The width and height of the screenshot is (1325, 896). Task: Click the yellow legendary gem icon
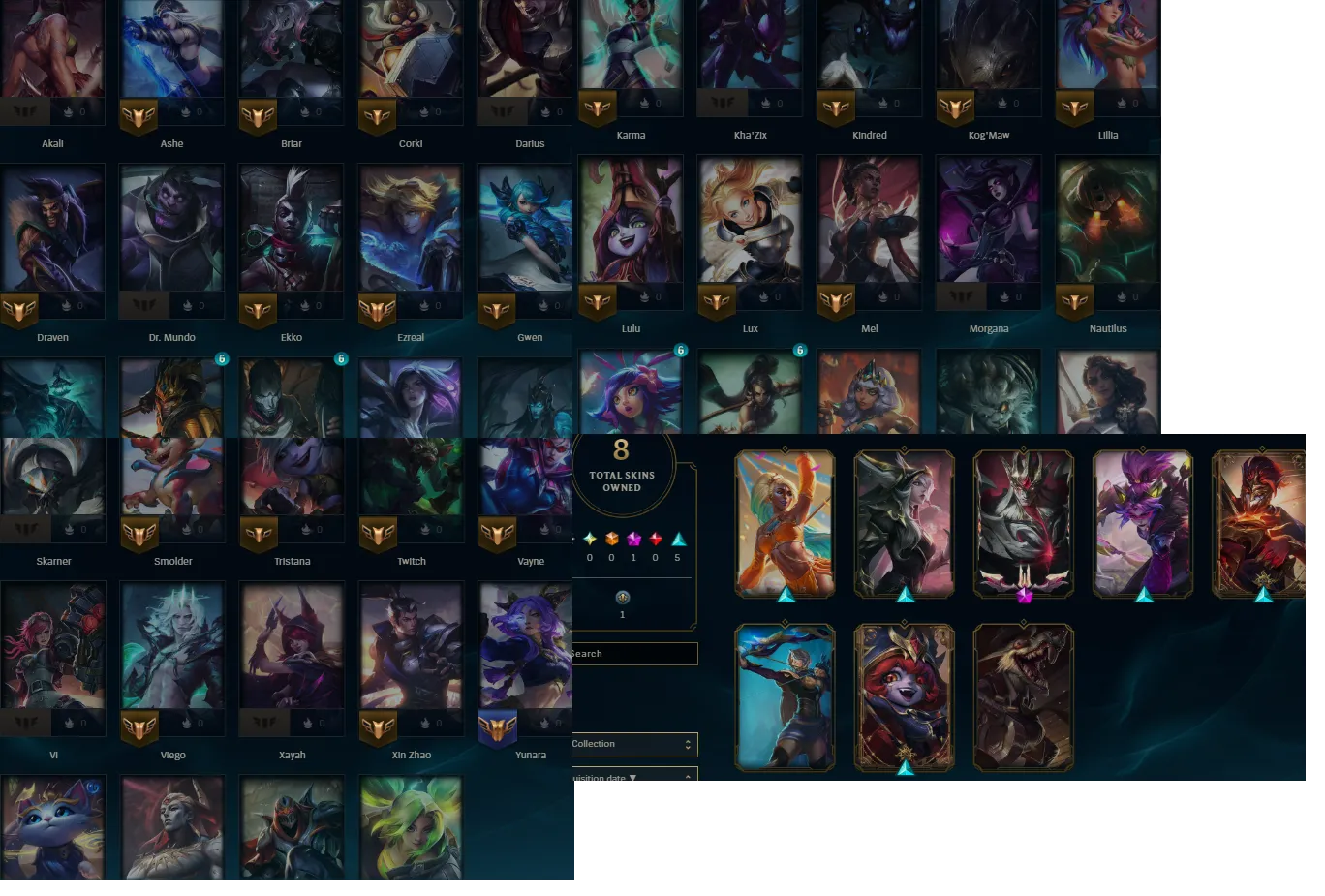point(590,539)
